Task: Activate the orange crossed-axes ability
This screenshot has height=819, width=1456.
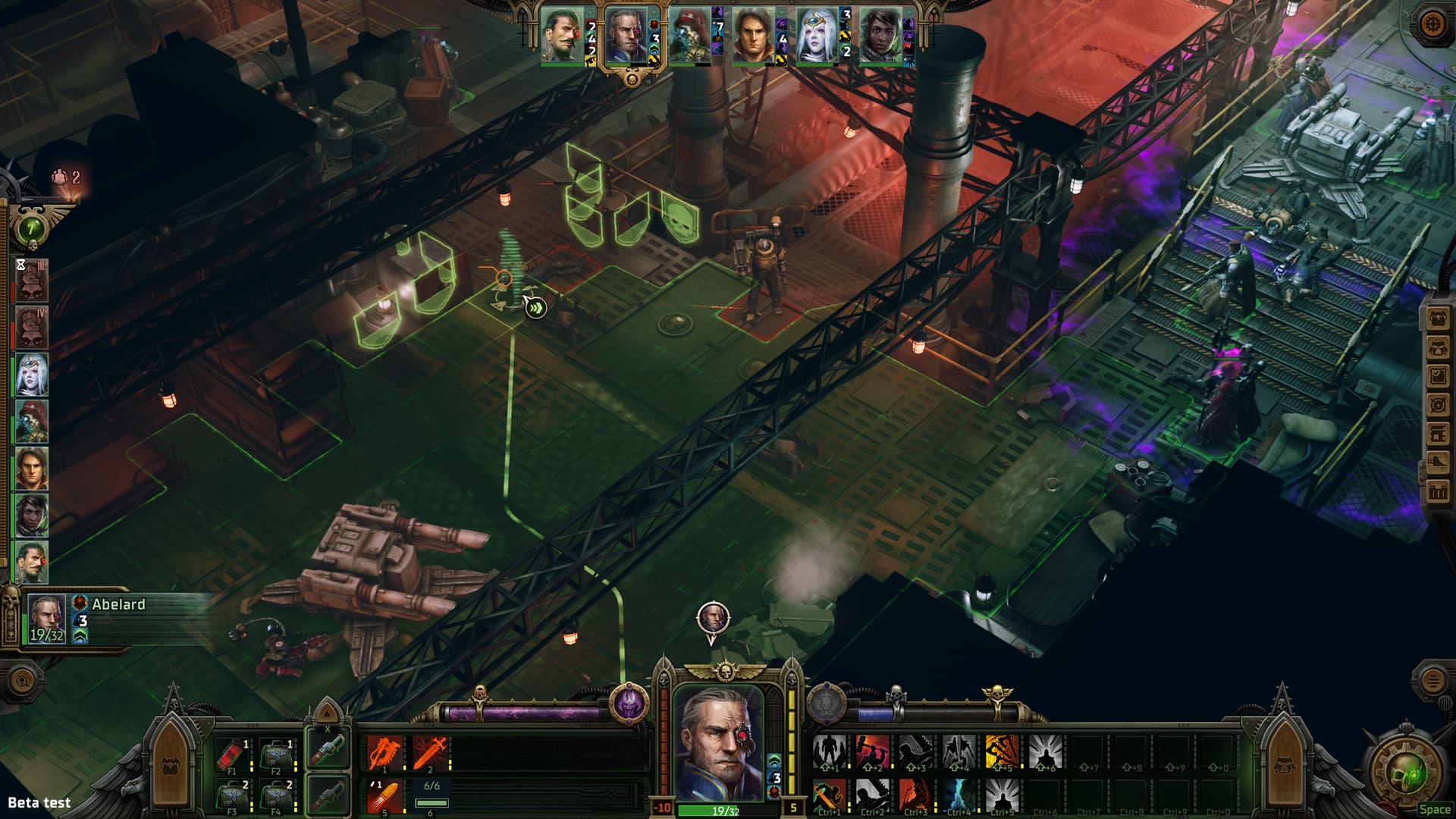Action: (x=1002, y=752)
